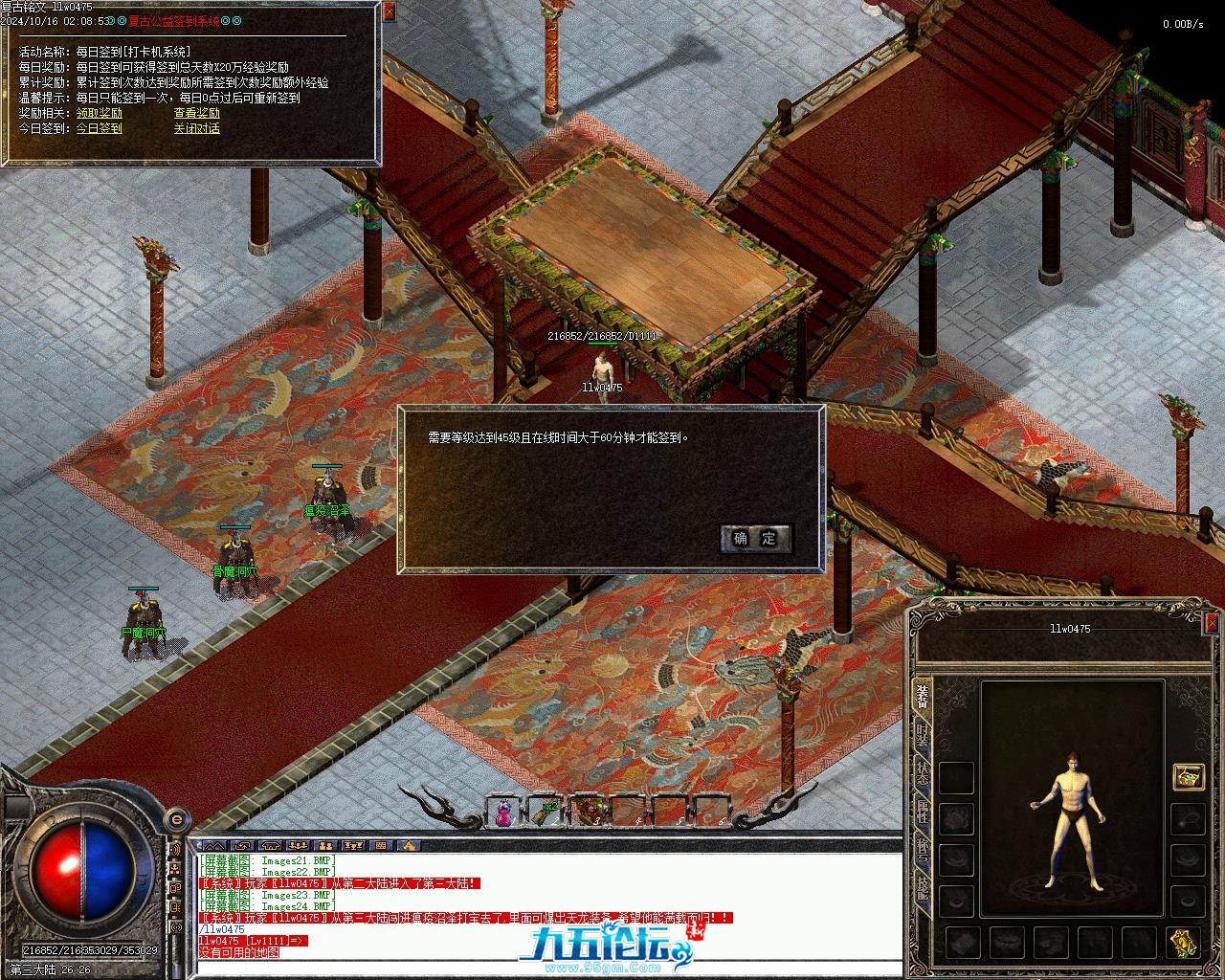Open the 属性 attributes tab
Viewport: 1225px width, 980px height.
[922, 813]
